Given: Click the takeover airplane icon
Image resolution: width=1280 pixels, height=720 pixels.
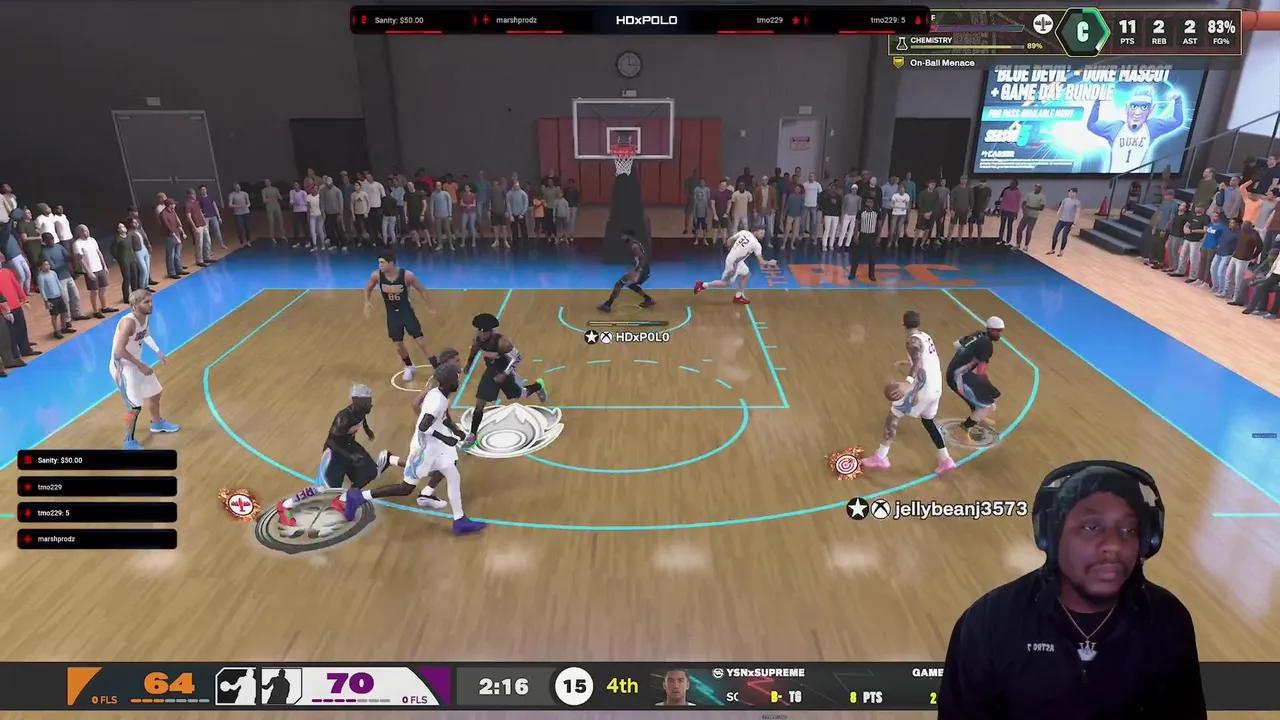Looking at the screenshot, I should pos(1043,23).
